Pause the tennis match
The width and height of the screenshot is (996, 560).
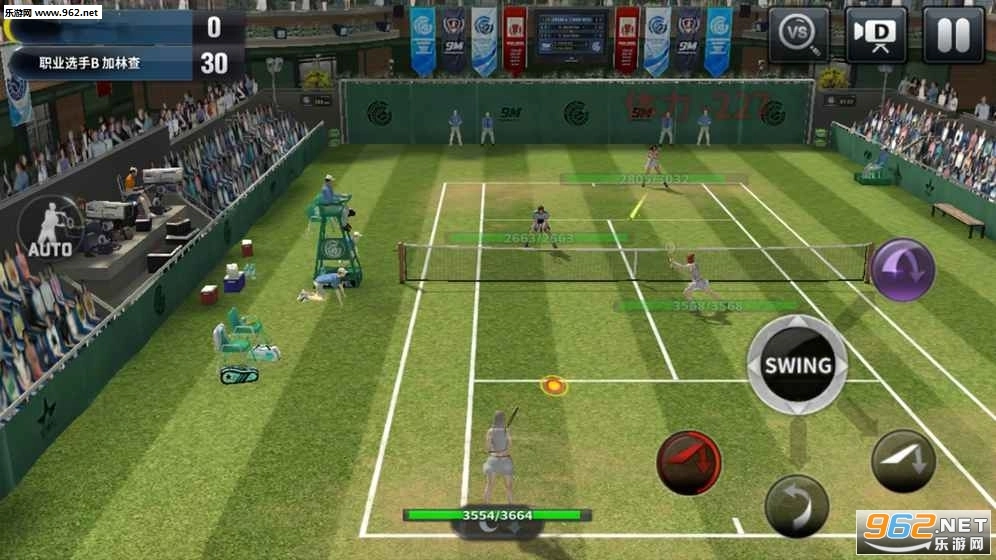(x=952, y=35)
